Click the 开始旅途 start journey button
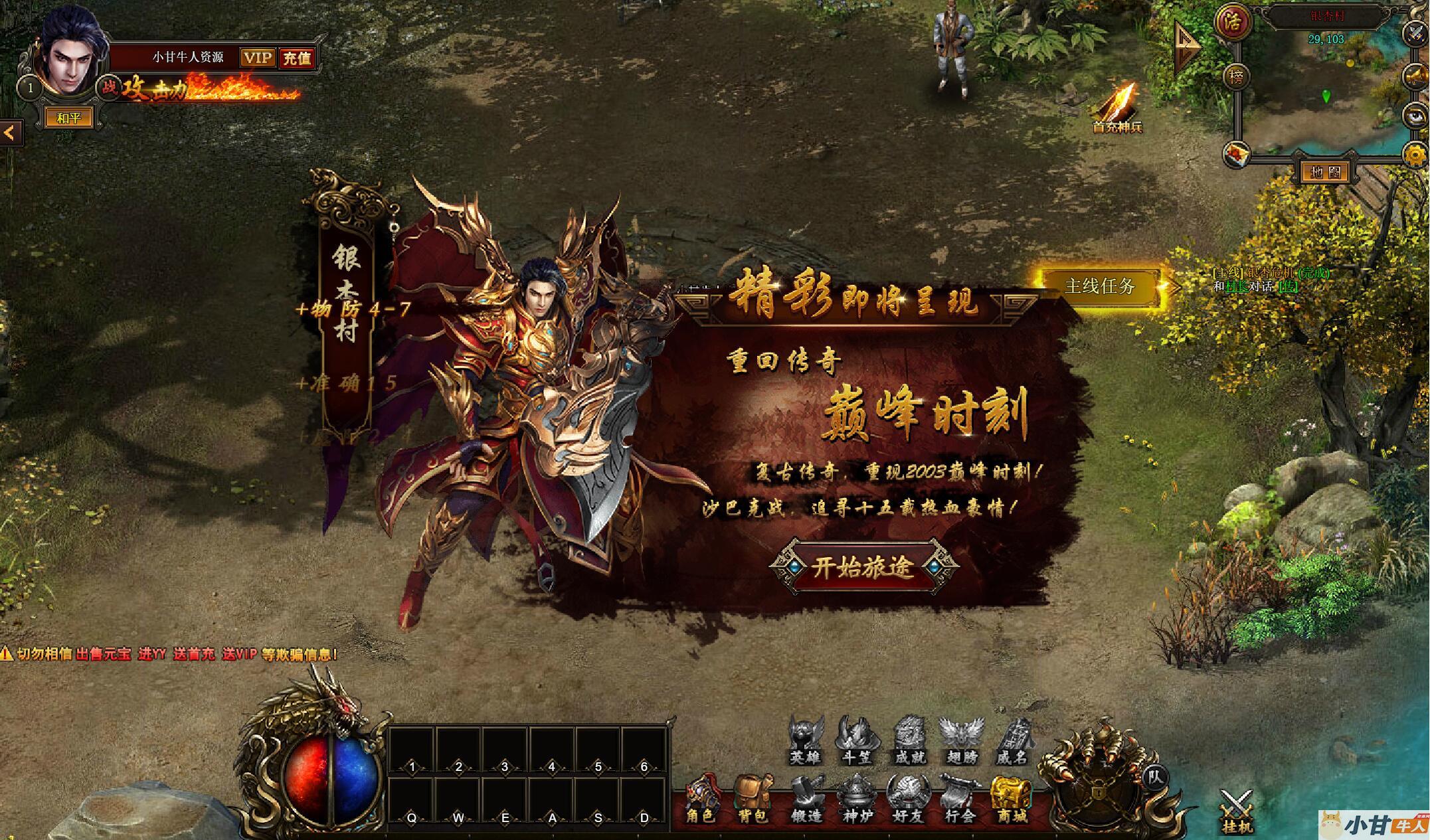1430x840 pixels. (x=863, y=568)
